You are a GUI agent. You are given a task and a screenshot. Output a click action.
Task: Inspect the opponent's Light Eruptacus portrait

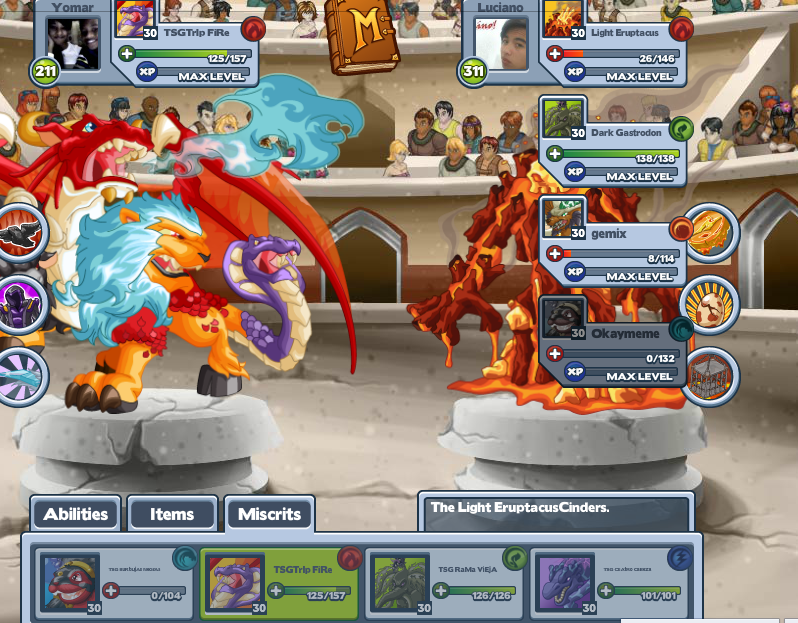point(563,20)
